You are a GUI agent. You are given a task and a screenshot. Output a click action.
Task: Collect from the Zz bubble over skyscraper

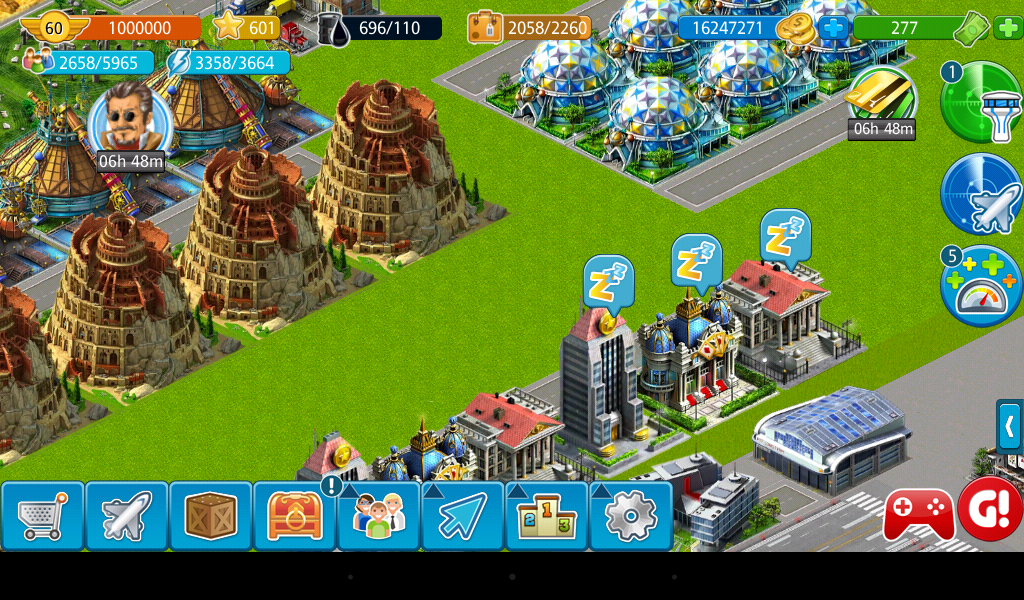(x=608, y=281)
